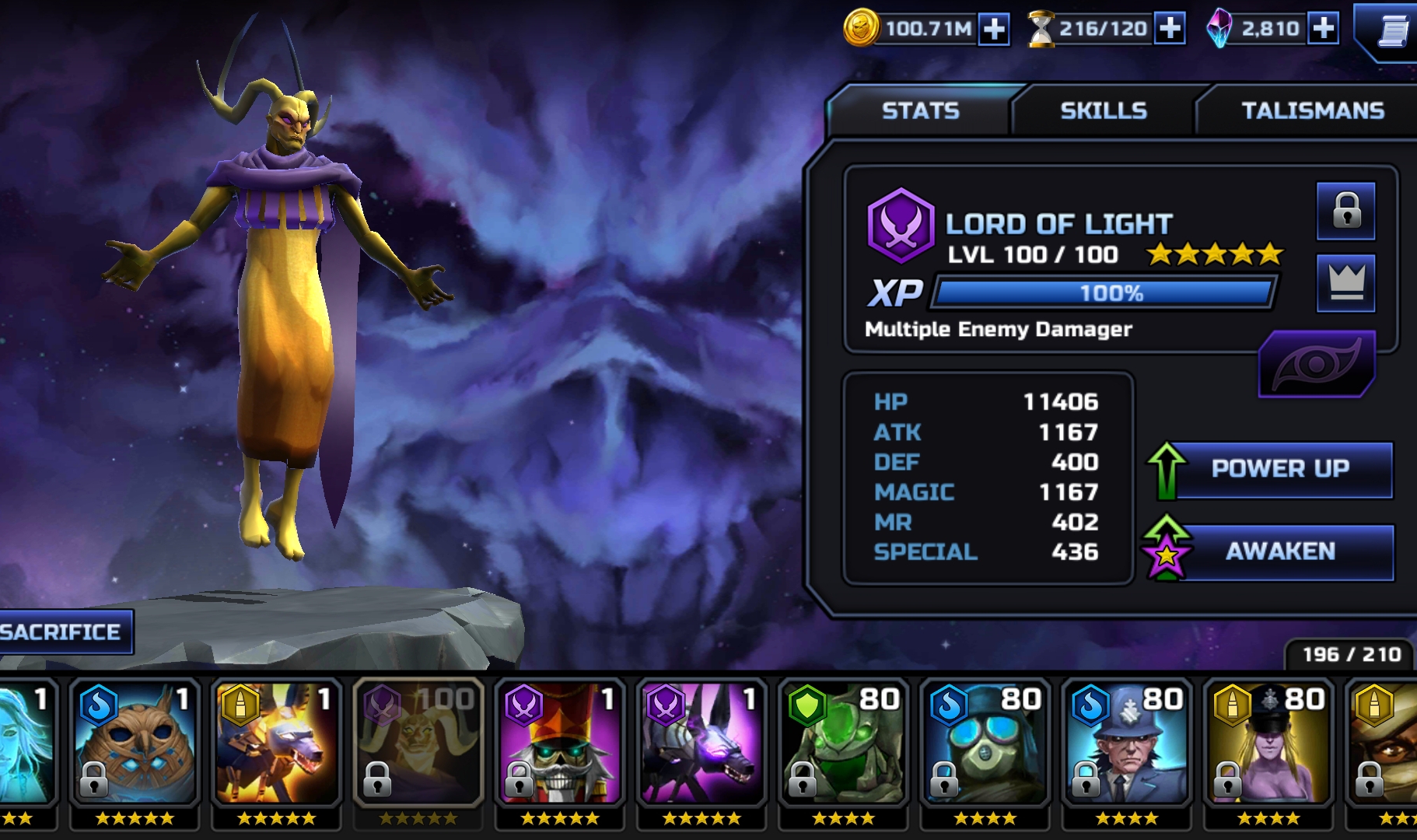Viewport: 1417px width, 840px height.
Task: Pick the red-hat skeleton soldier portrait
Action: tap(559, 744)
